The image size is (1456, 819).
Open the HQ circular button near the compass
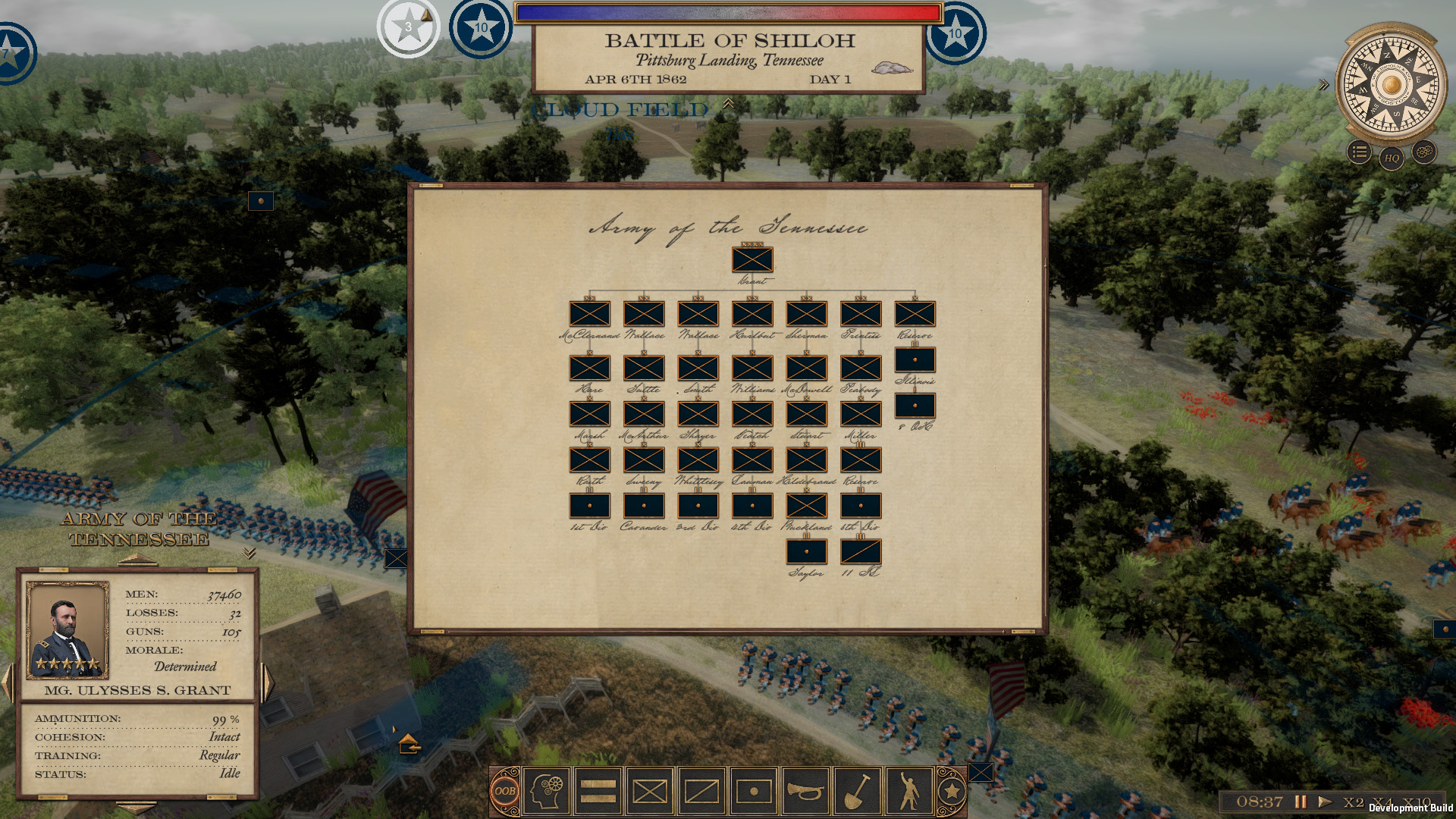[x=1390, y=159]
